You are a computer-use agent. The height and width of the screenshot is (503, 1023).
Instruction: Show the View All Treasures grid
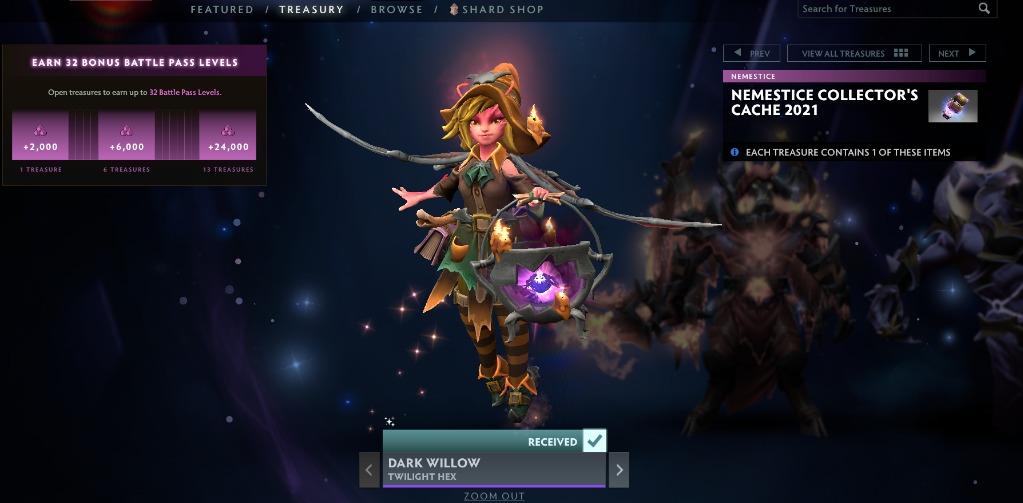click(854, 53)
